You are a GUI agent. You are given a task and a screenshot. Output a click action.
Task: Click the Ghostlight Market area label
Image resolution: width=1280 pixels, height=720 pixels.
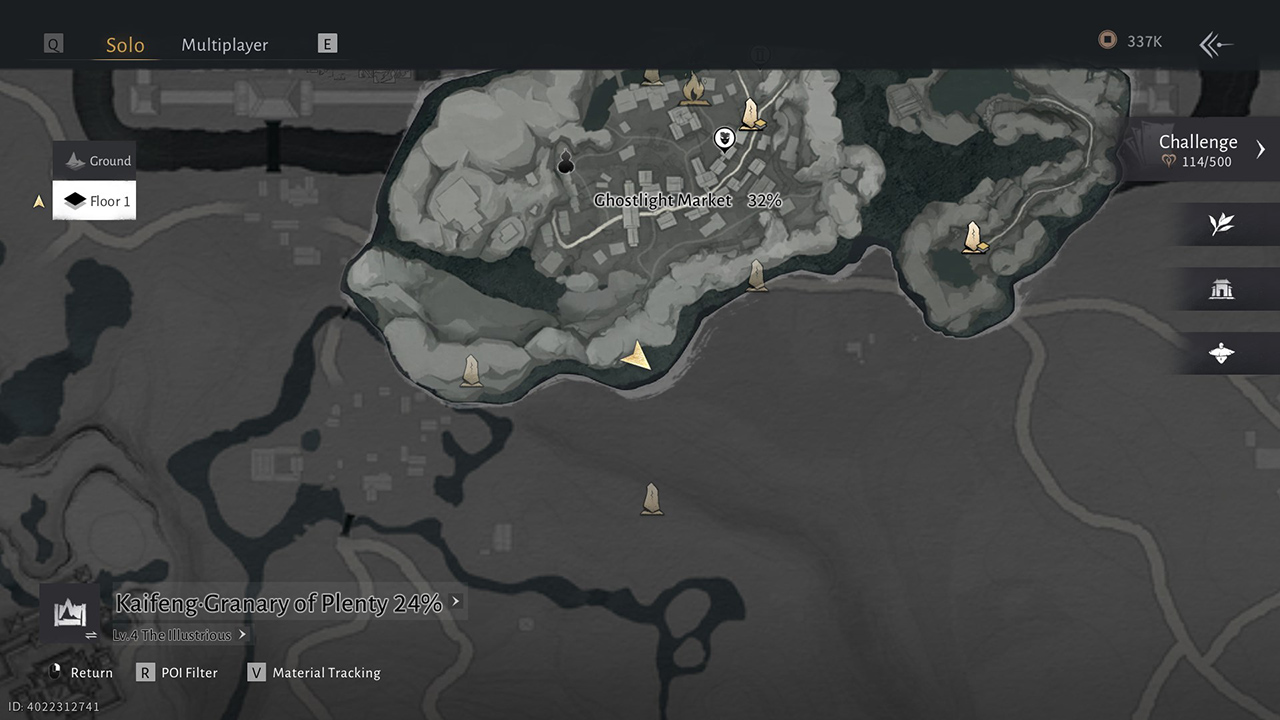pos(663,201)
